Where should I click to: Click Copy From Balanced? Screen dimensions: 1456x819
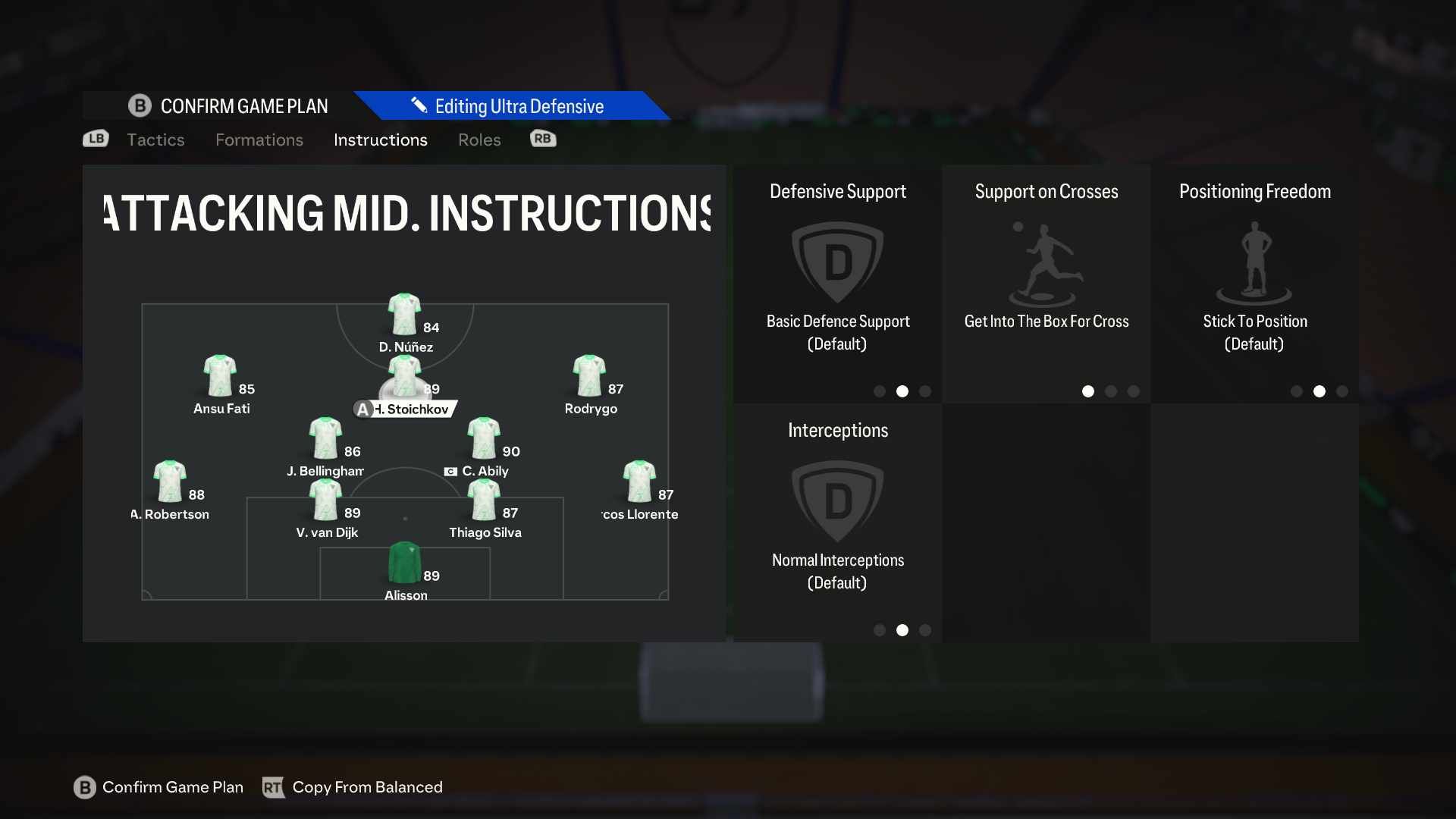[x=353, y=787]
